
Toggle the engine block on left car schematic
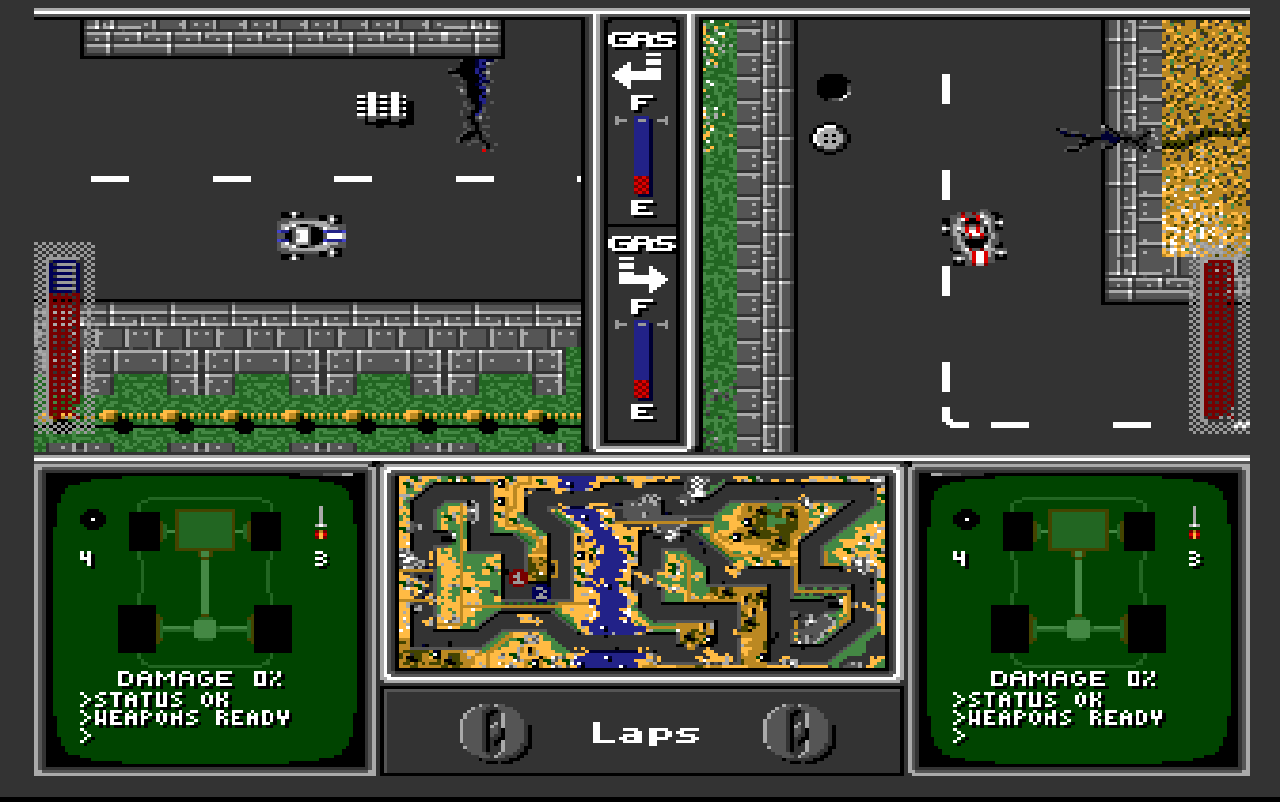point(204,528)
